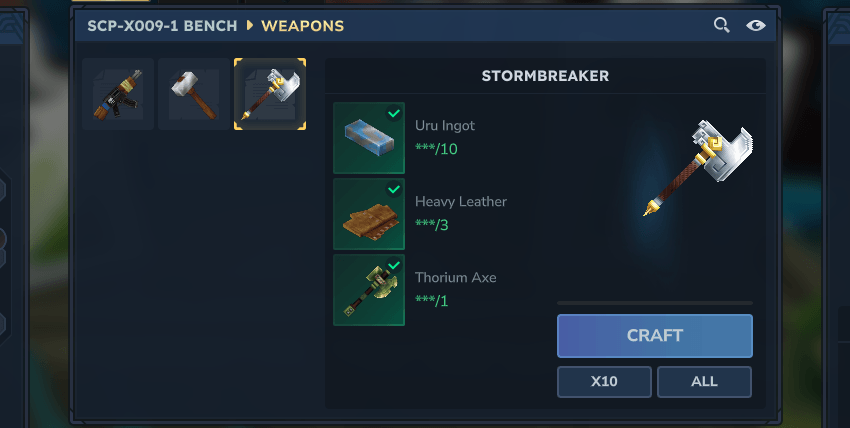The height and width of the screenshot is (428, 850).
Task: Click the Thorium Axe ingredient icon
Action: (369, 290)
